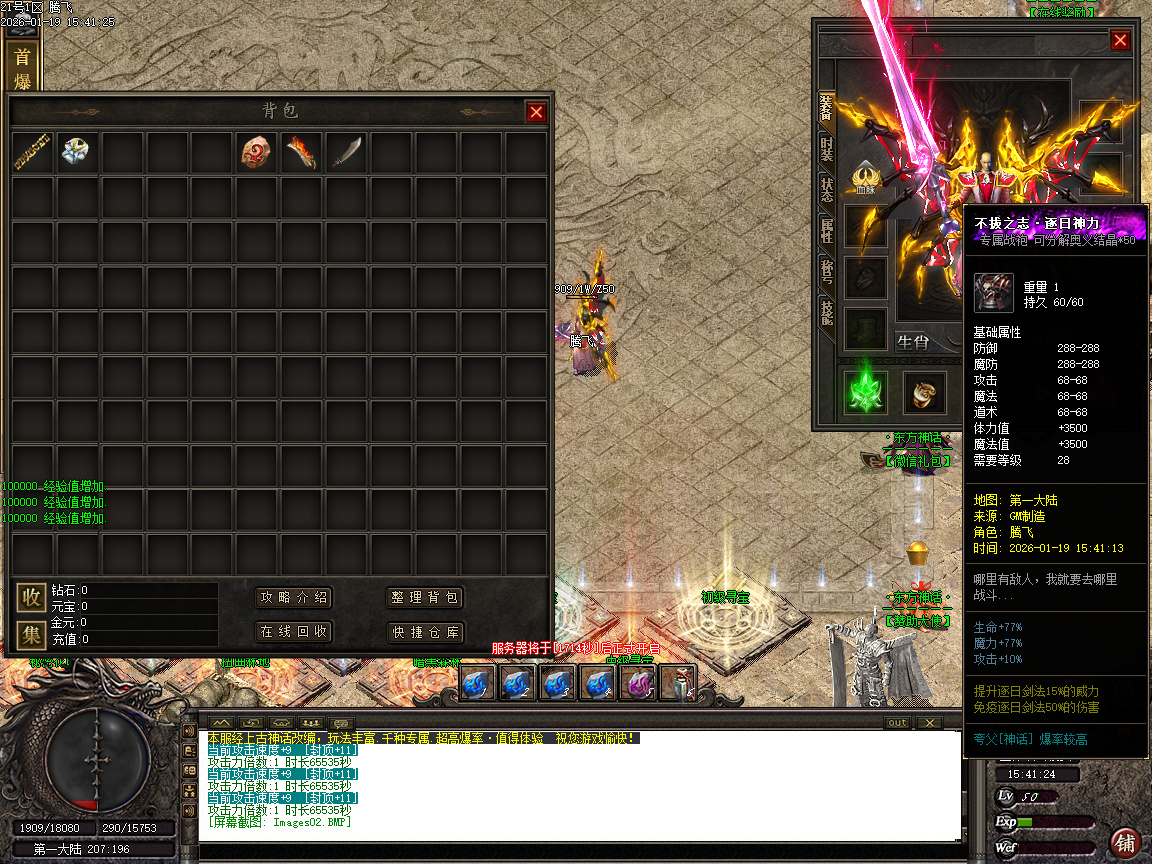Select the white crystal gem item
Screen dimensions: 1152x864
[77, 152]
